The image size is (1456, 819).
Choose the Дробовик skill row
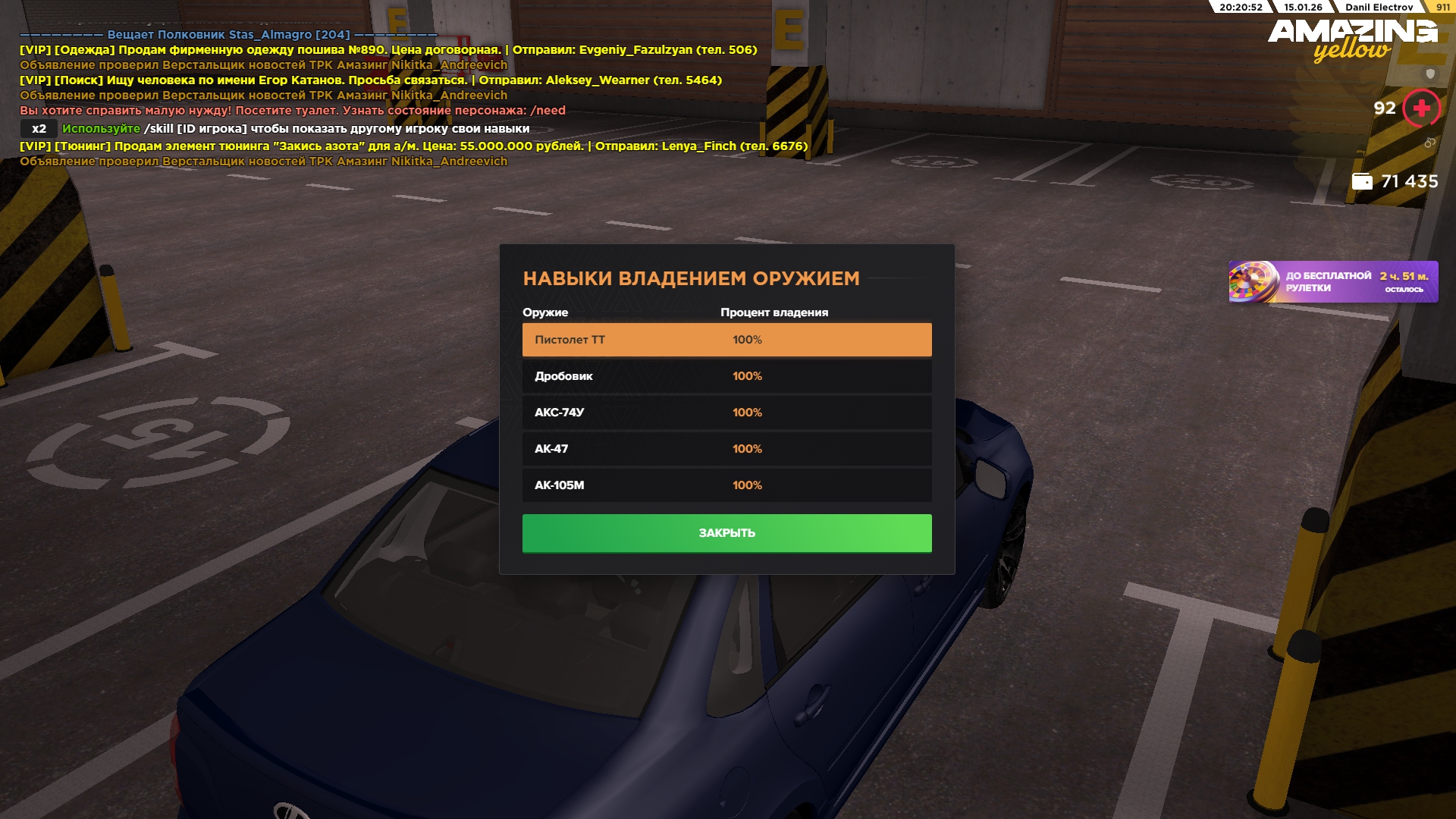pyautogui.click(x=726, y=376)
